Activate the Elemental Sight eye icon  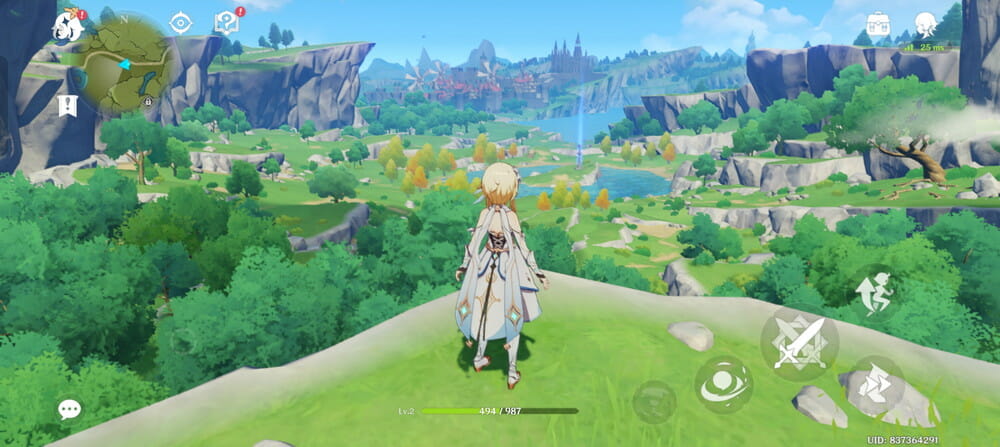(181, 23)
